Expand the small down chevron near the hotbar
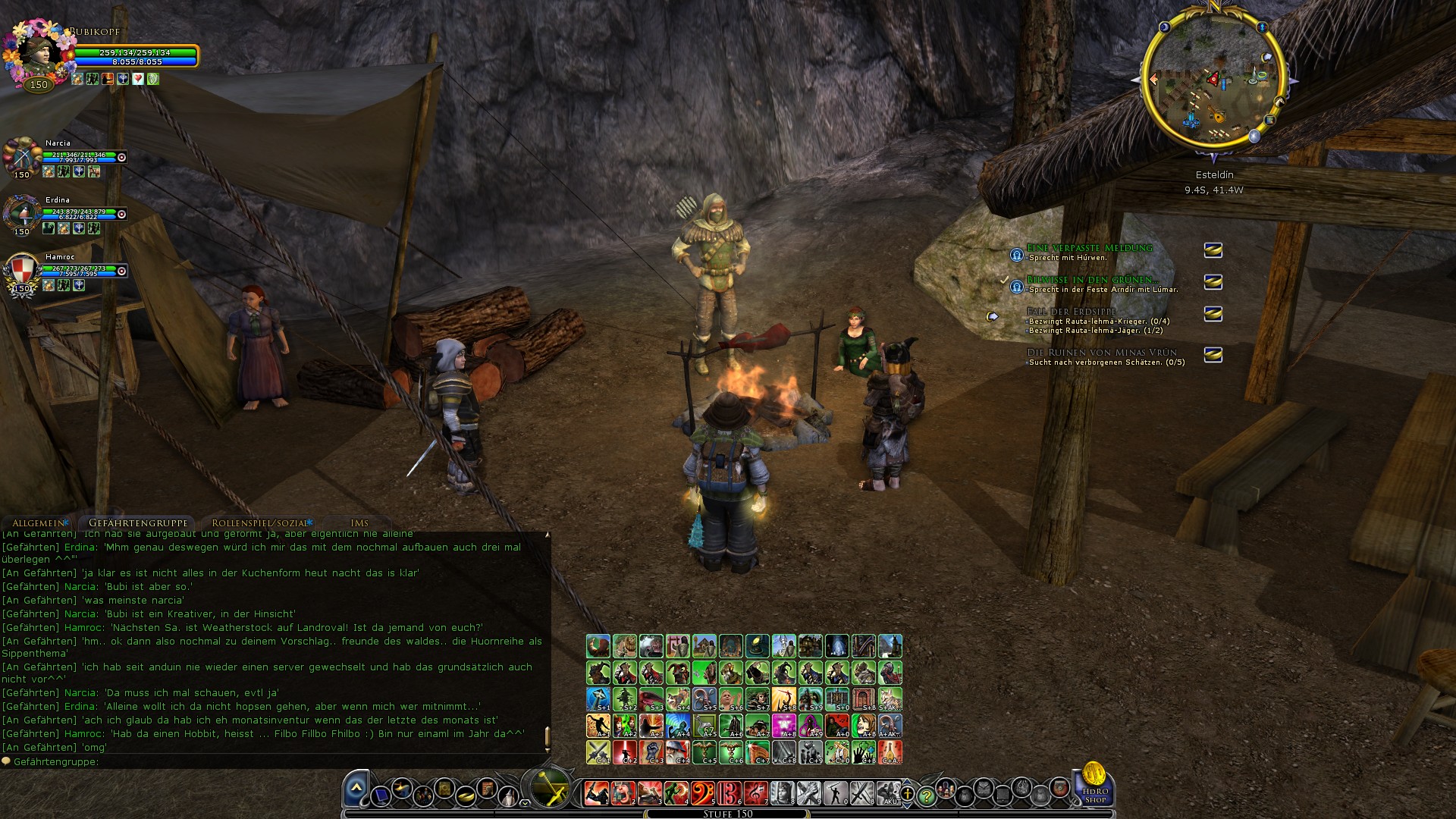1456x819 pixels. coord(525,803)
